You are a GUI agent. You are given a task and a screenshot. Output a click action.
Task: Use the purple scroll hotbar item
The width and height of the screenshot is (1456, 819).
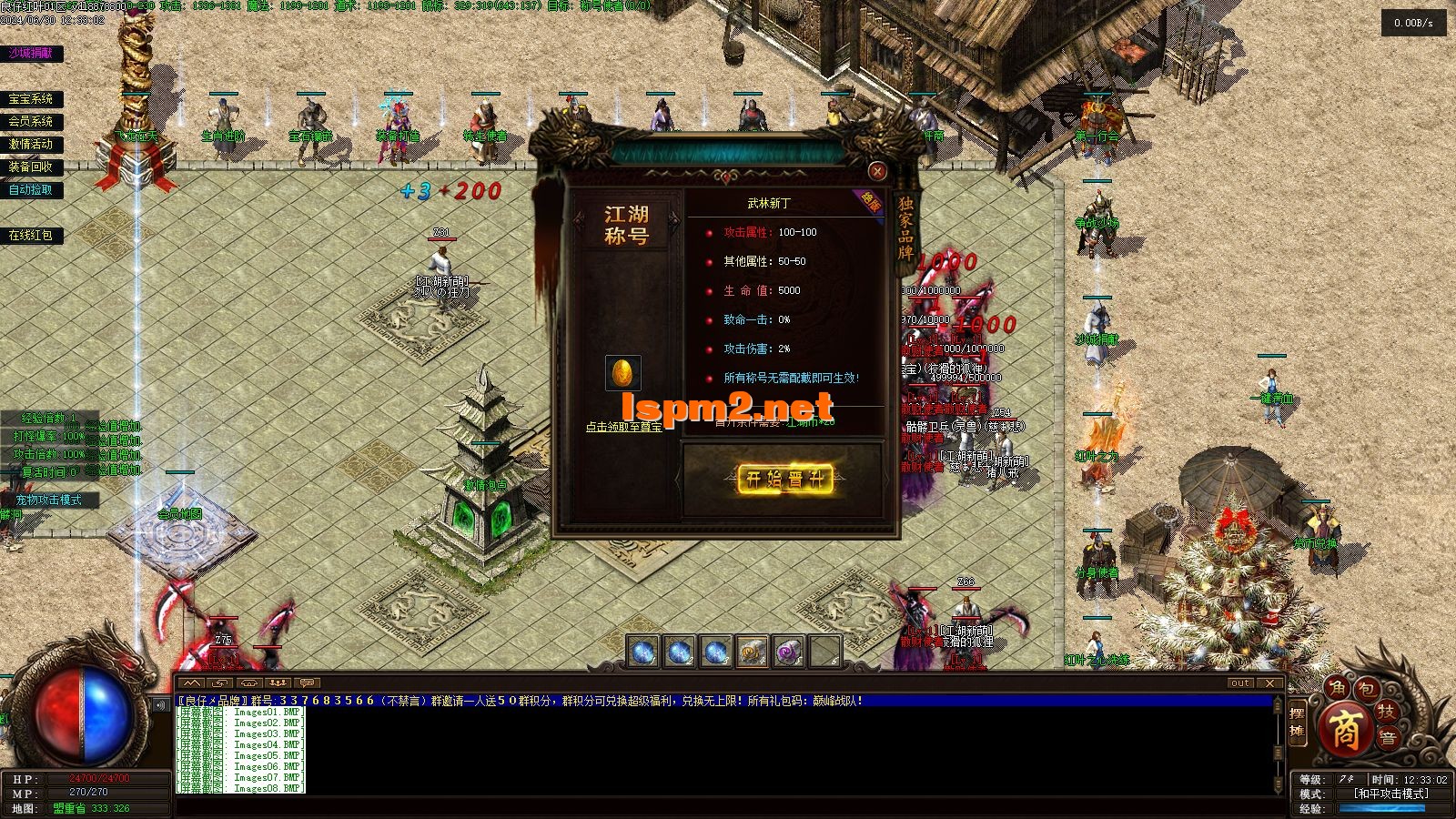coord(788,652)
